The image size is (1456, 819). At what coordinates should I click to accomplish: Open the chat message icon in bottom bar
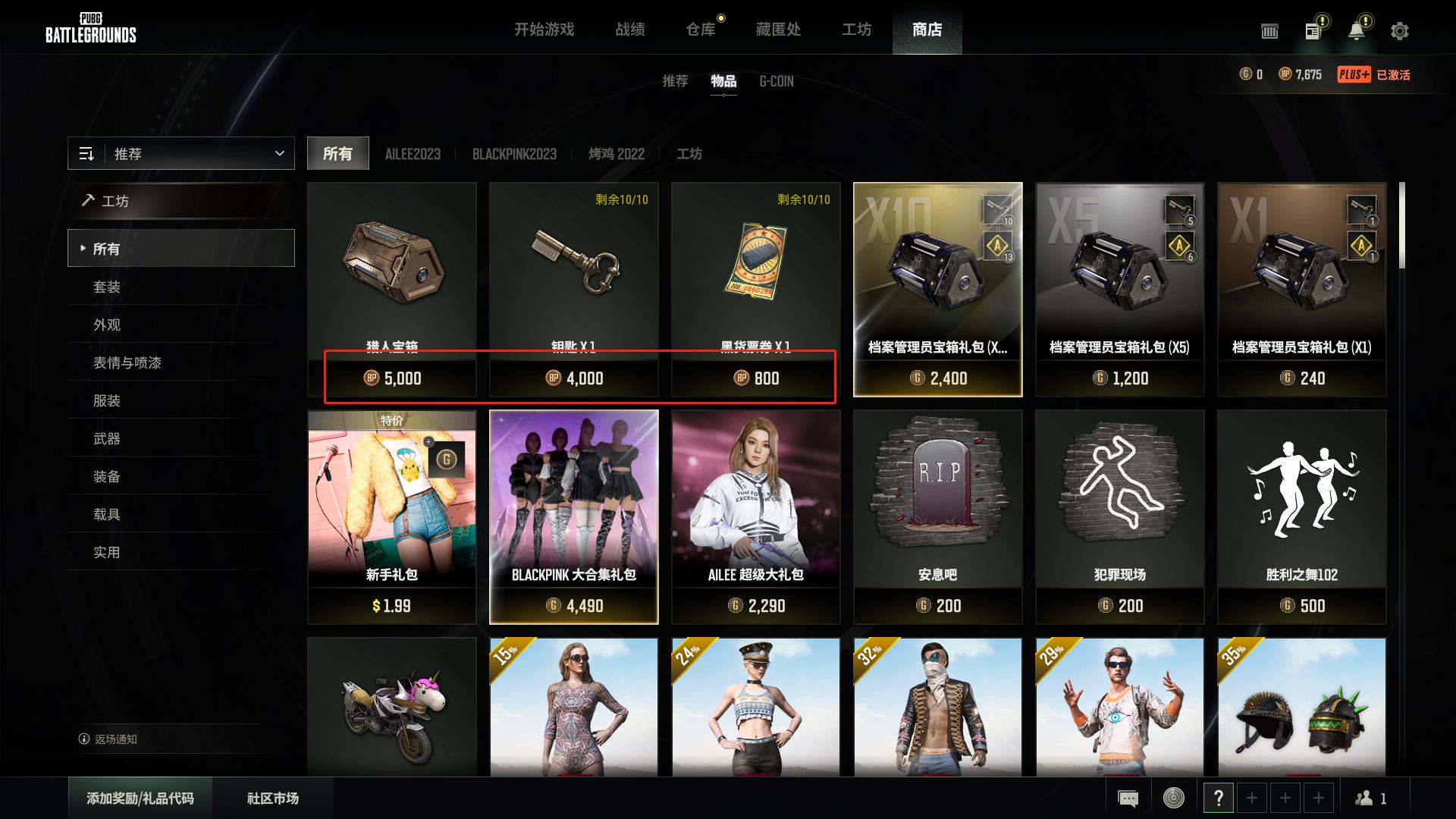1128,797
